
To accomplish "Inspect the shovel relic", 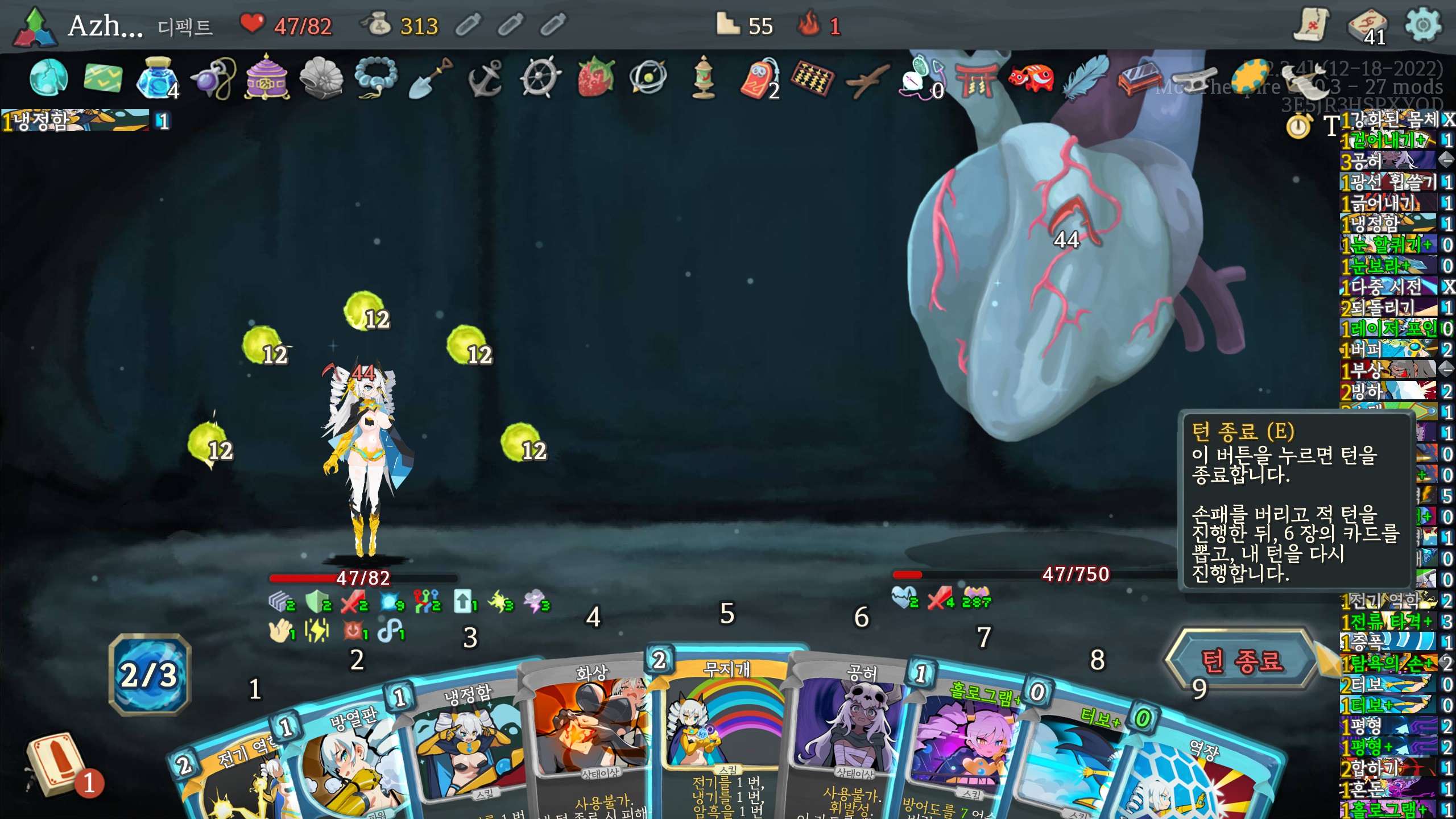I will coord(431,78).
